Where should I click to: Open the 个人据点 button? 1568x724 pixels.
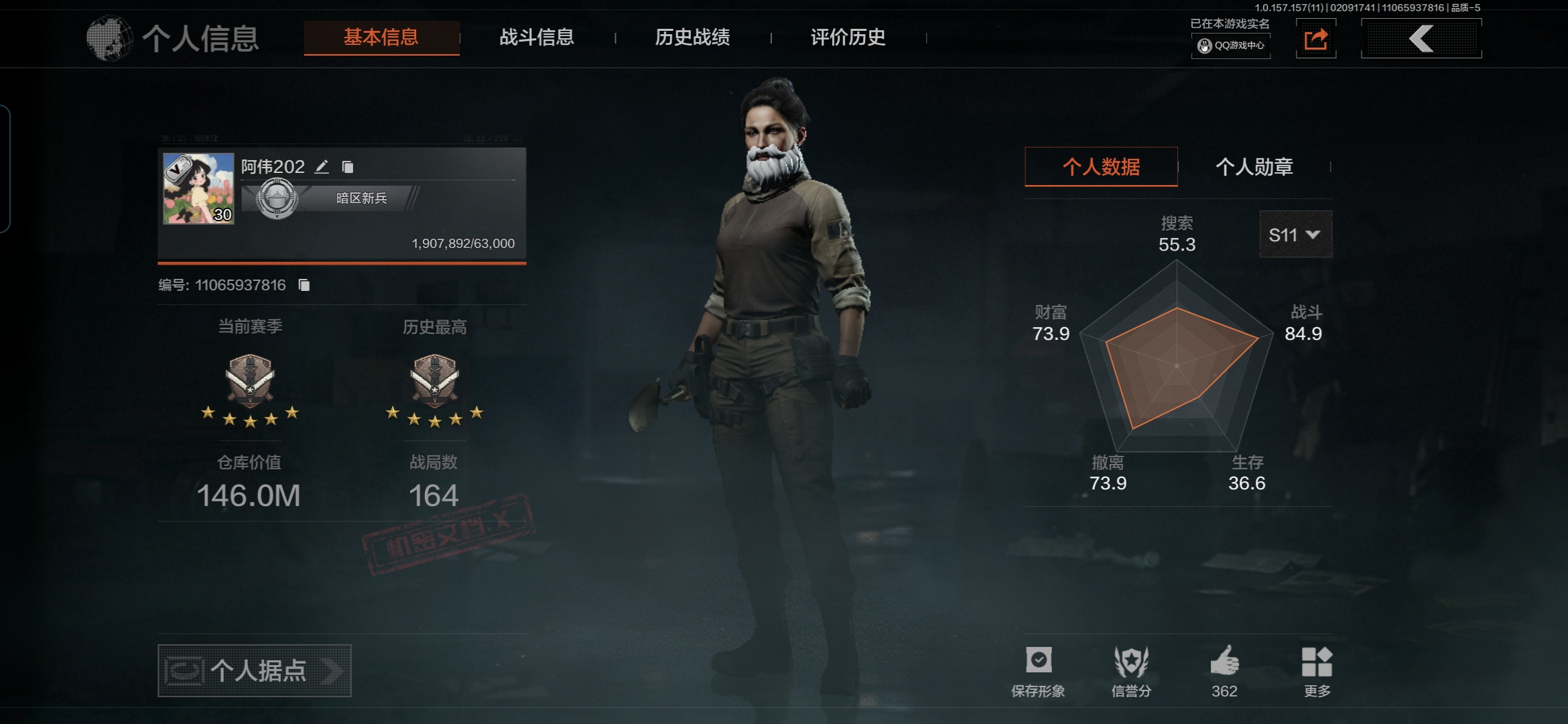click(254, 670)
